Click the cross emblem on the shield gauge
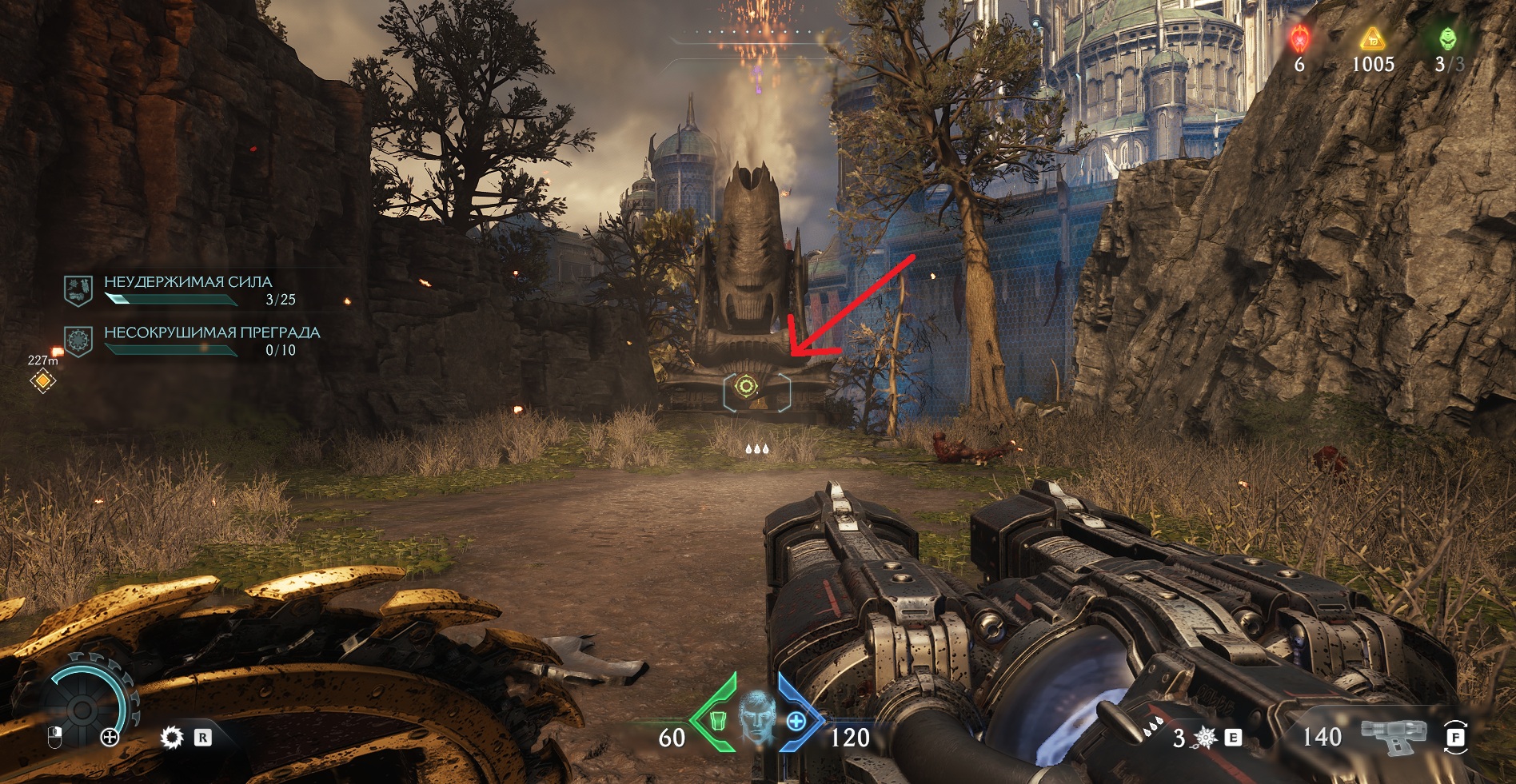The height and width of the screenshot is (784, 1516). pyautogui.click(x=110, y=737)
